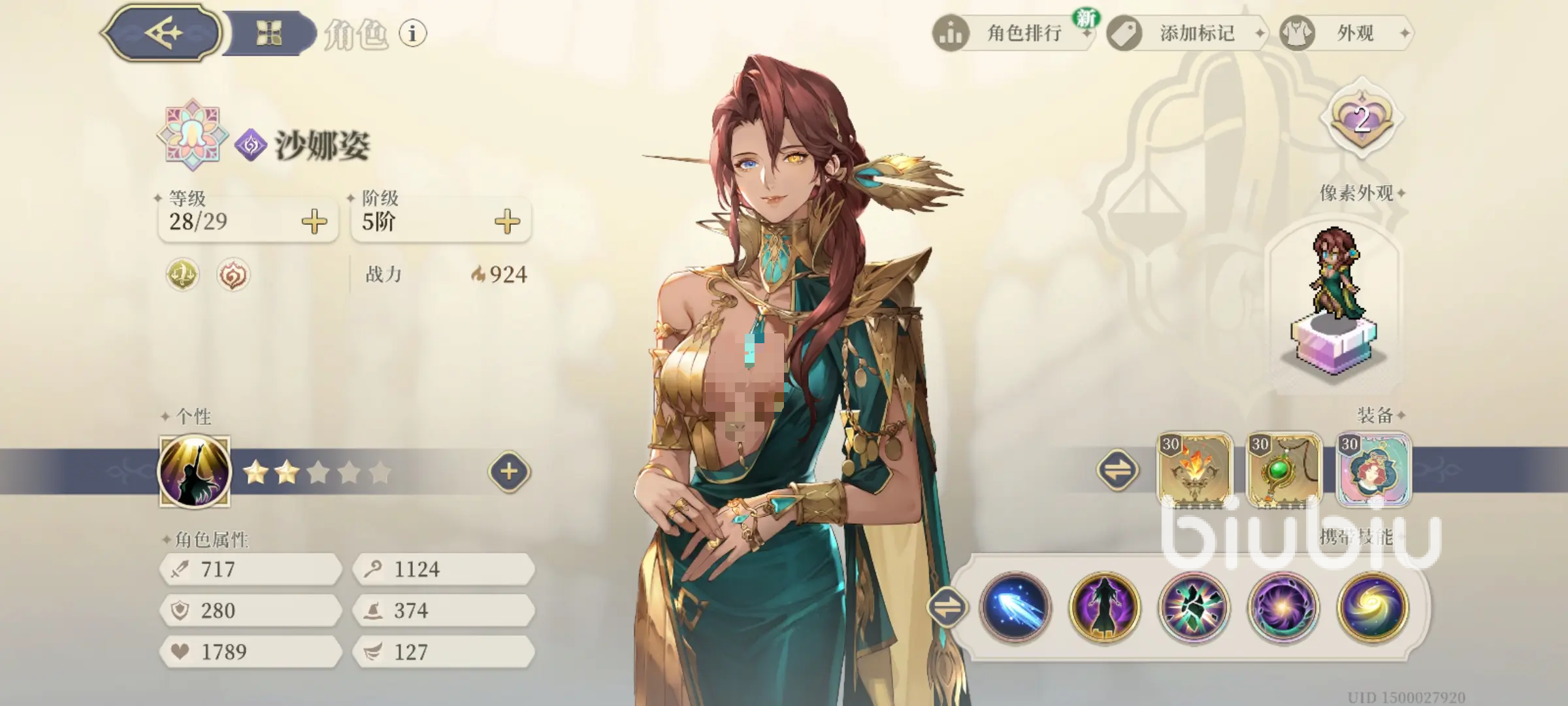
Task: Upgrade personality stars with plus button
Action: pos(509,471)
